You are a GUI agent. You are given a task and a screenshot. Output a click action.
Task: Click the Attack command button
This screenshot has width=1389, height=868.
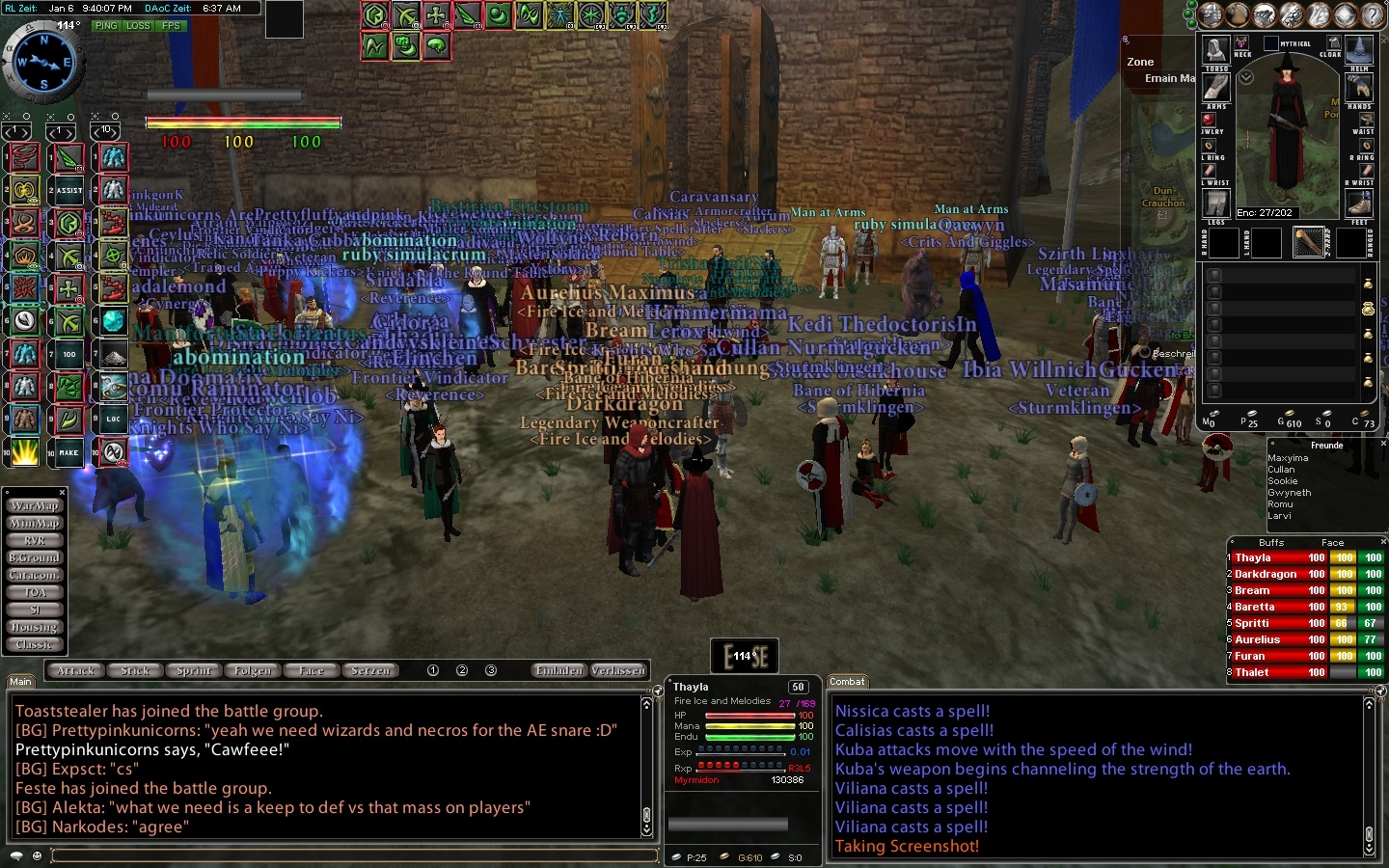click(x=76, y=670)
